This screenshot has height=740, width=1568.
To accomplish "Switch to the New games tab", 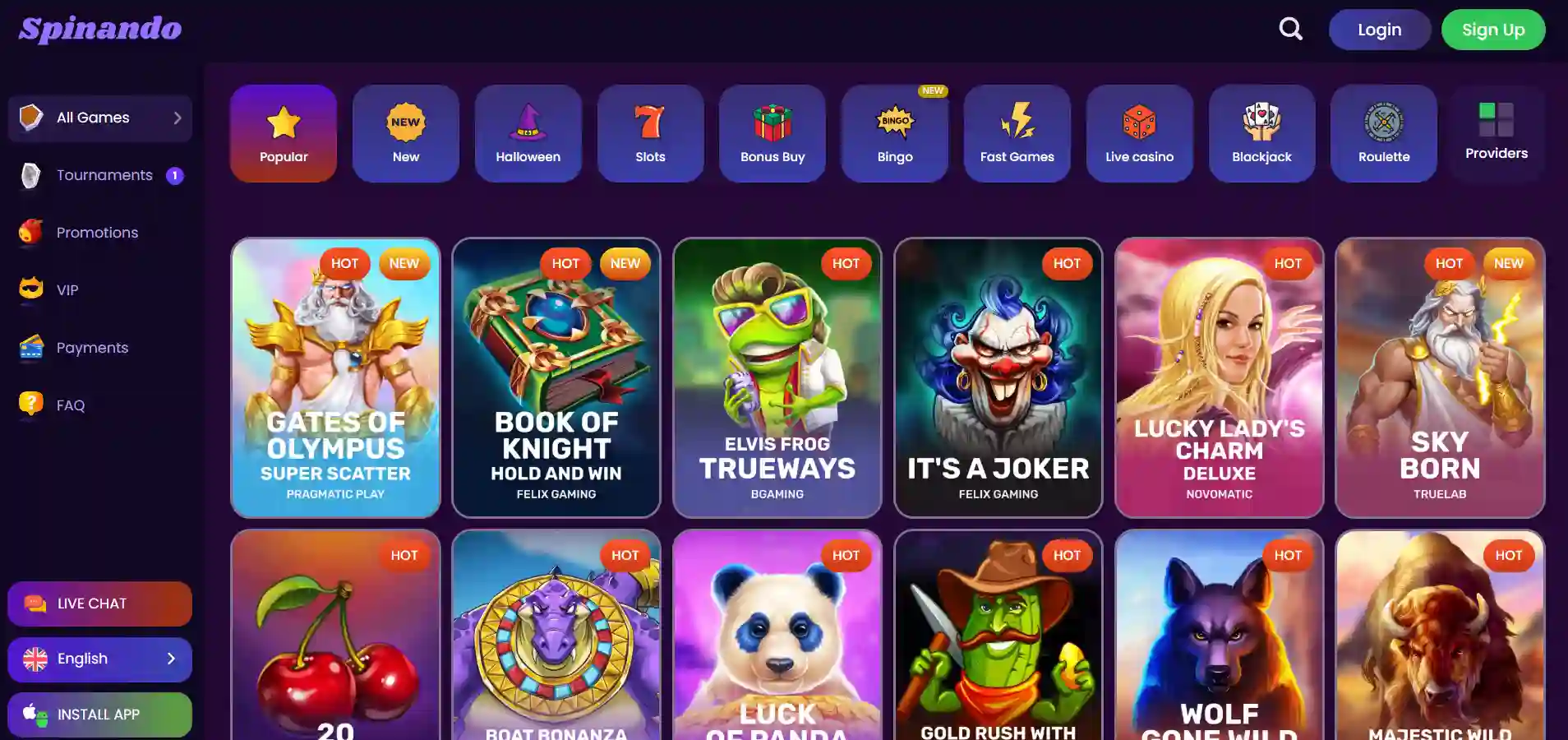I will tap(405, 133).
